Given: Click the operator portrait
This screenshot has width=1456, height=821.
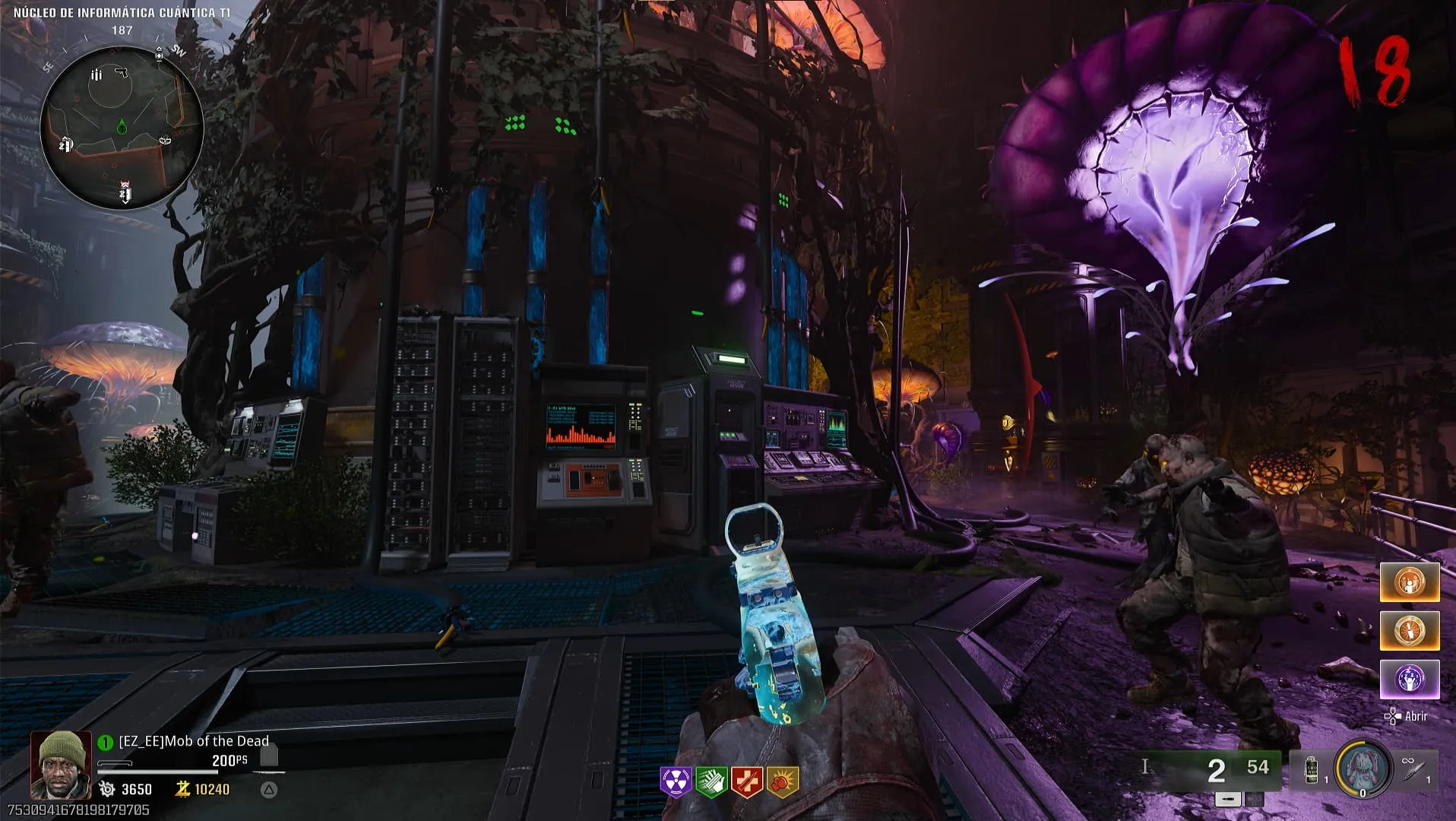Looking at the screenshot, I should [x=61, y=765].
